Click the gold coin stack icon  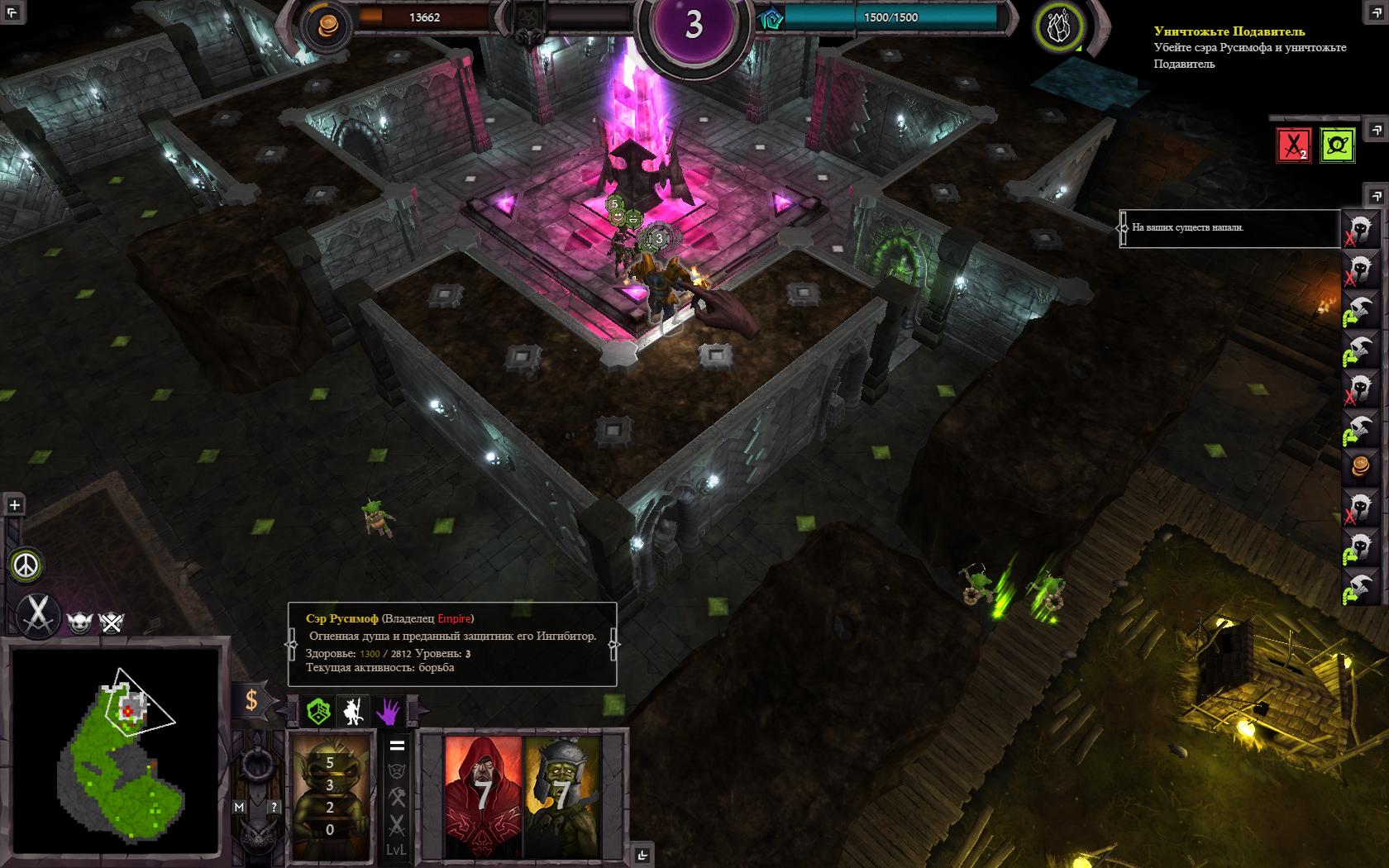point(322,26)
